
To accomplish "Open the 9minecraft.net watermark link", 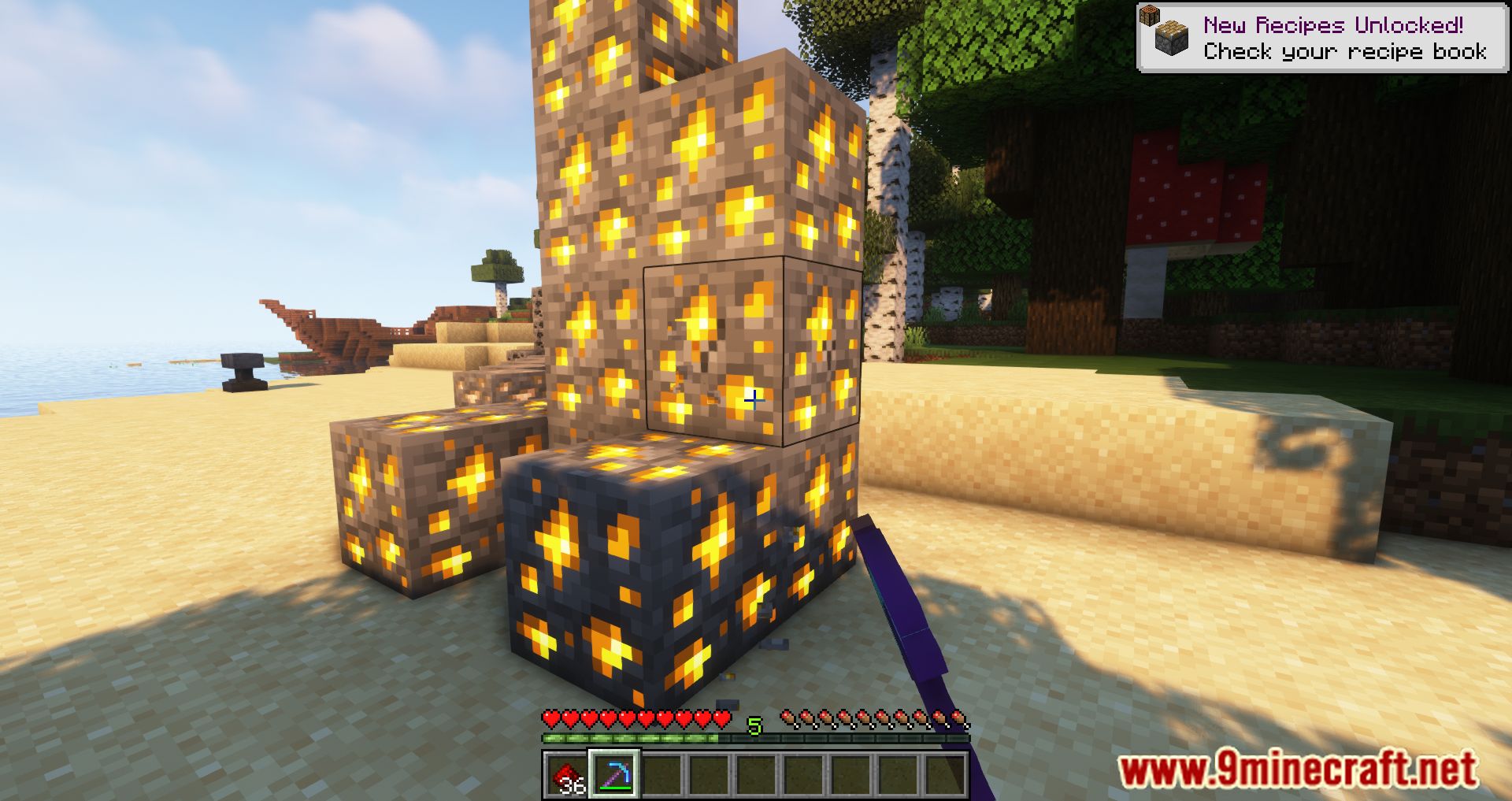I will tap(1297, 769).
